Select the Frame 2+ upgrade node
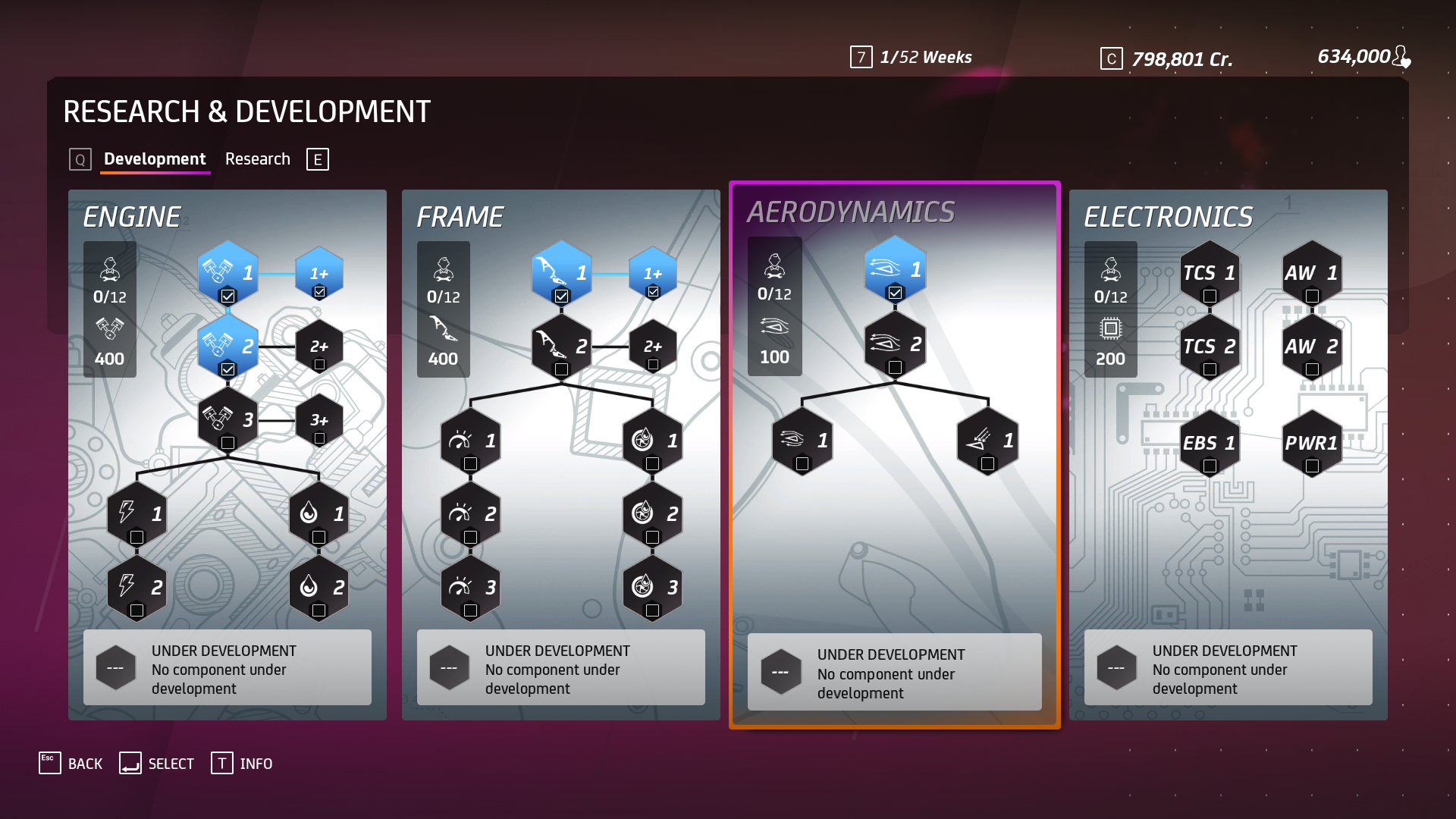Screen dimensions: 1456x819 [x=653, y=348]
